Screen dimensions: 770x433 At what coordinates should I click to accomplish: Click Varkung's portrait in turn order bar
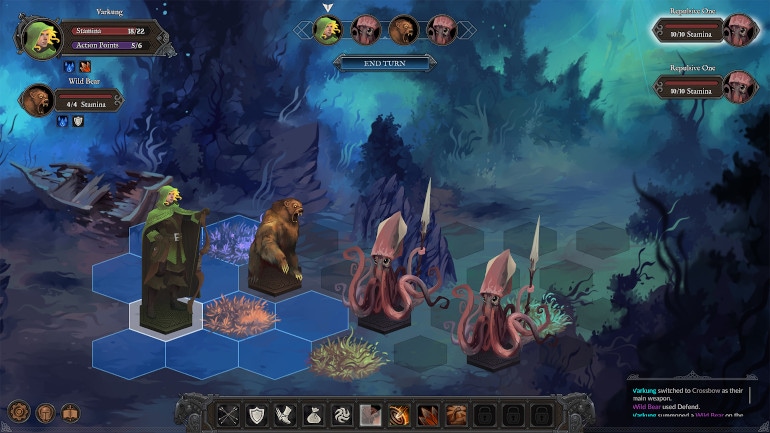click(x=327, y=29)
